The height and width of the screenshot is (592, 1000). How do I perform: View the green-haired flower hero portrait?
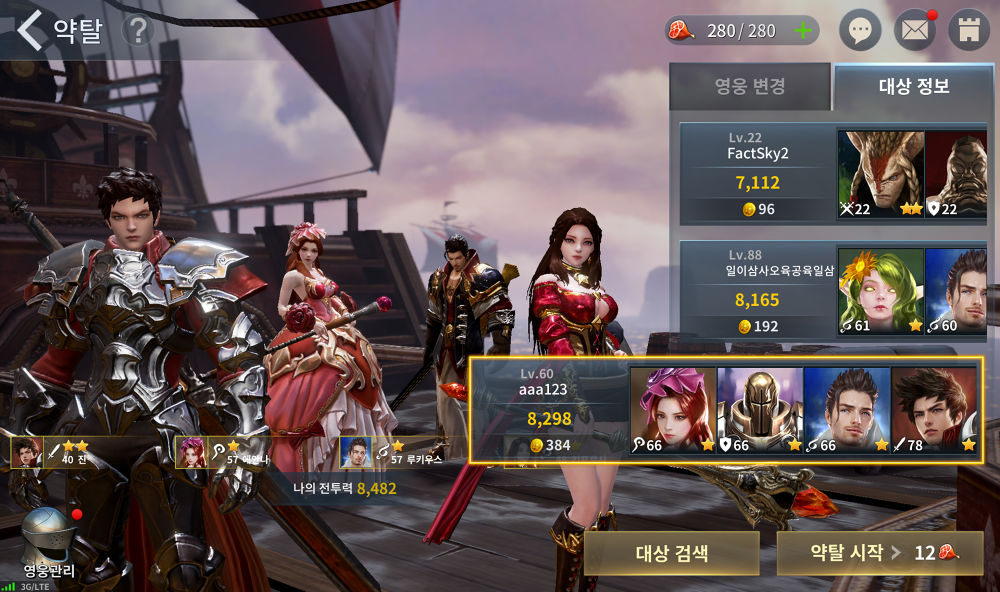[881, 291]
